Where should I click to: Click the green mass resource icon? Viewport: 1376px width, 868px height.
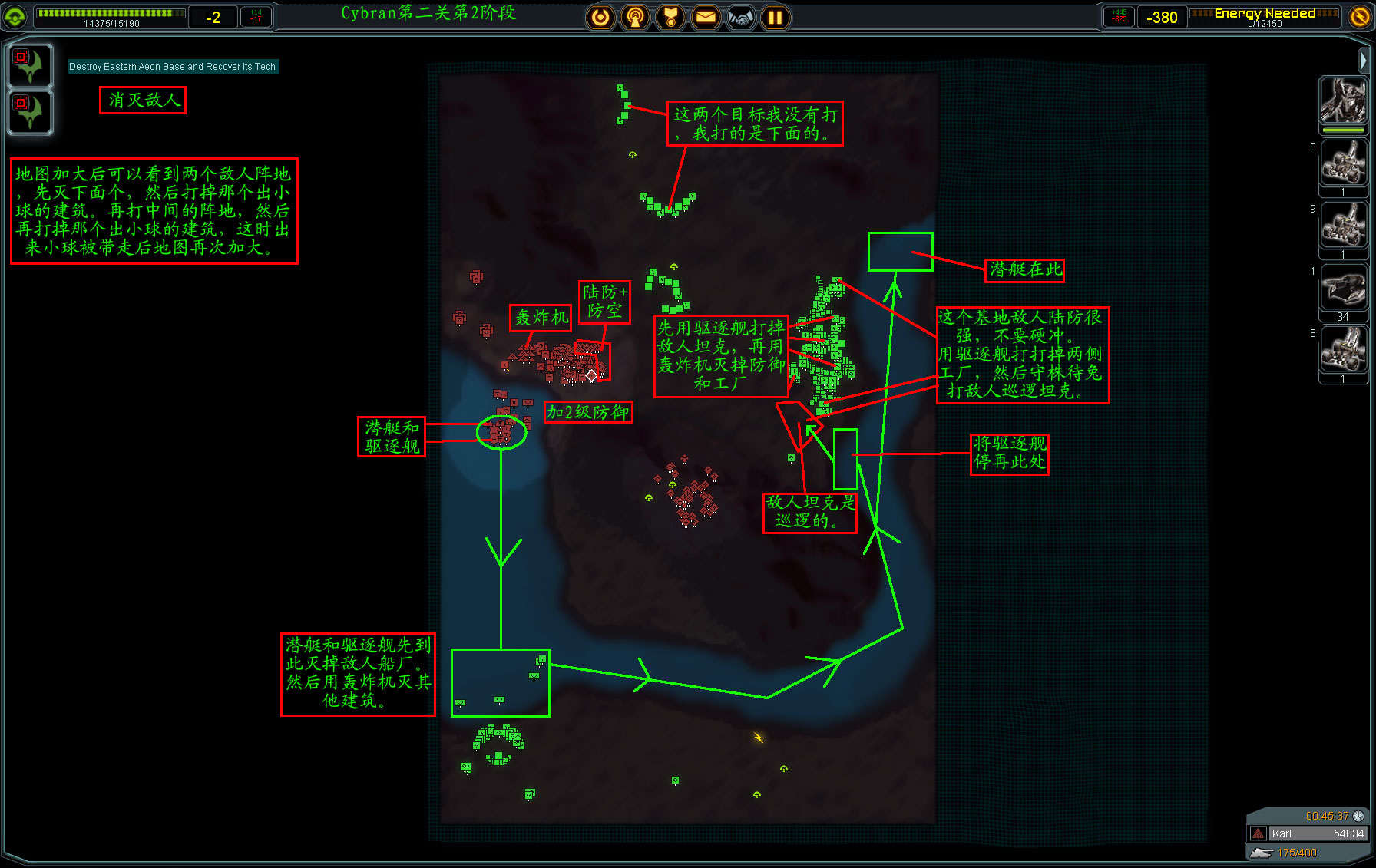[x=15, y=16]
